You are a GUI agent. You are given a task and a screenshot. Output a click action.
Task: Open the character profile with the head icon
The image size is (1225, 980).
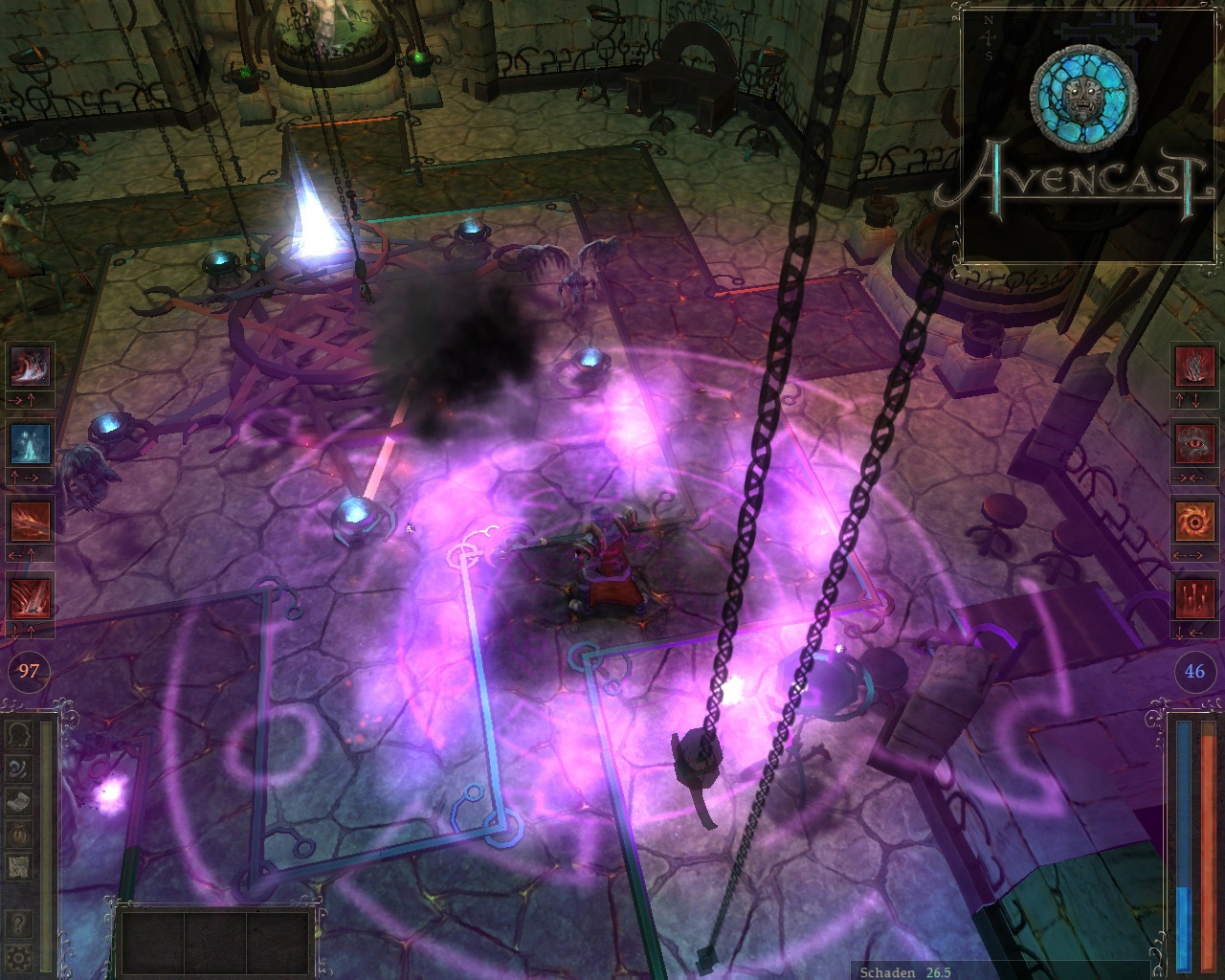(18, 735)
